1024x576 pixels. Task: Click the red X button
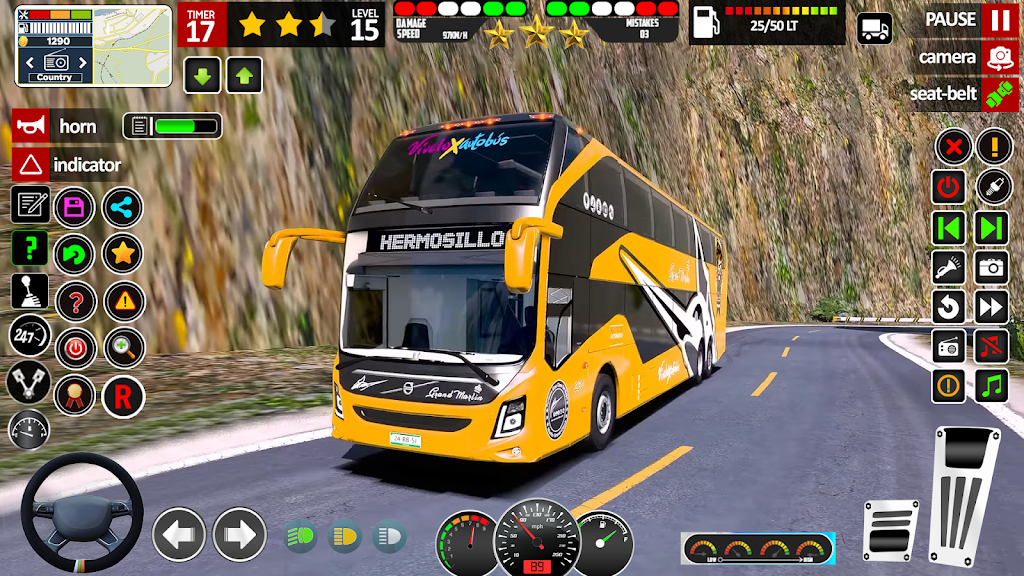pyautogui.click(x=954, y=148)
